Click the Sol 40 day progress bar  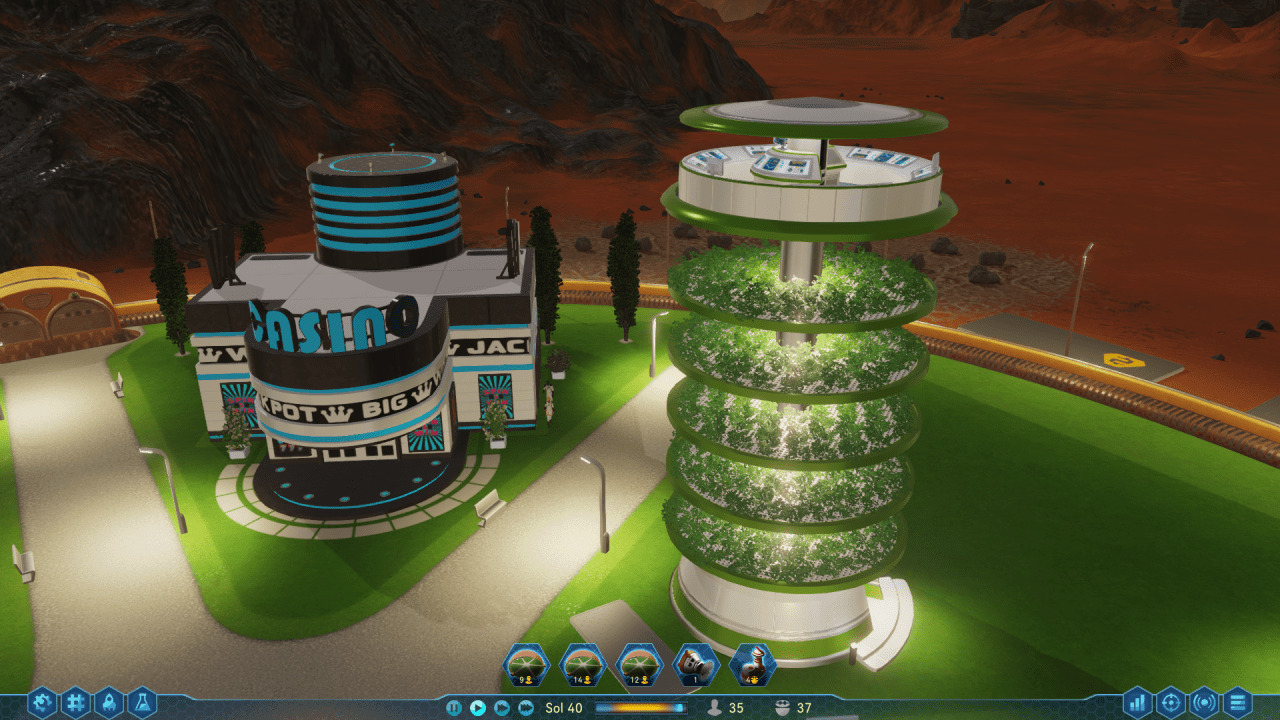pos(640,706)
